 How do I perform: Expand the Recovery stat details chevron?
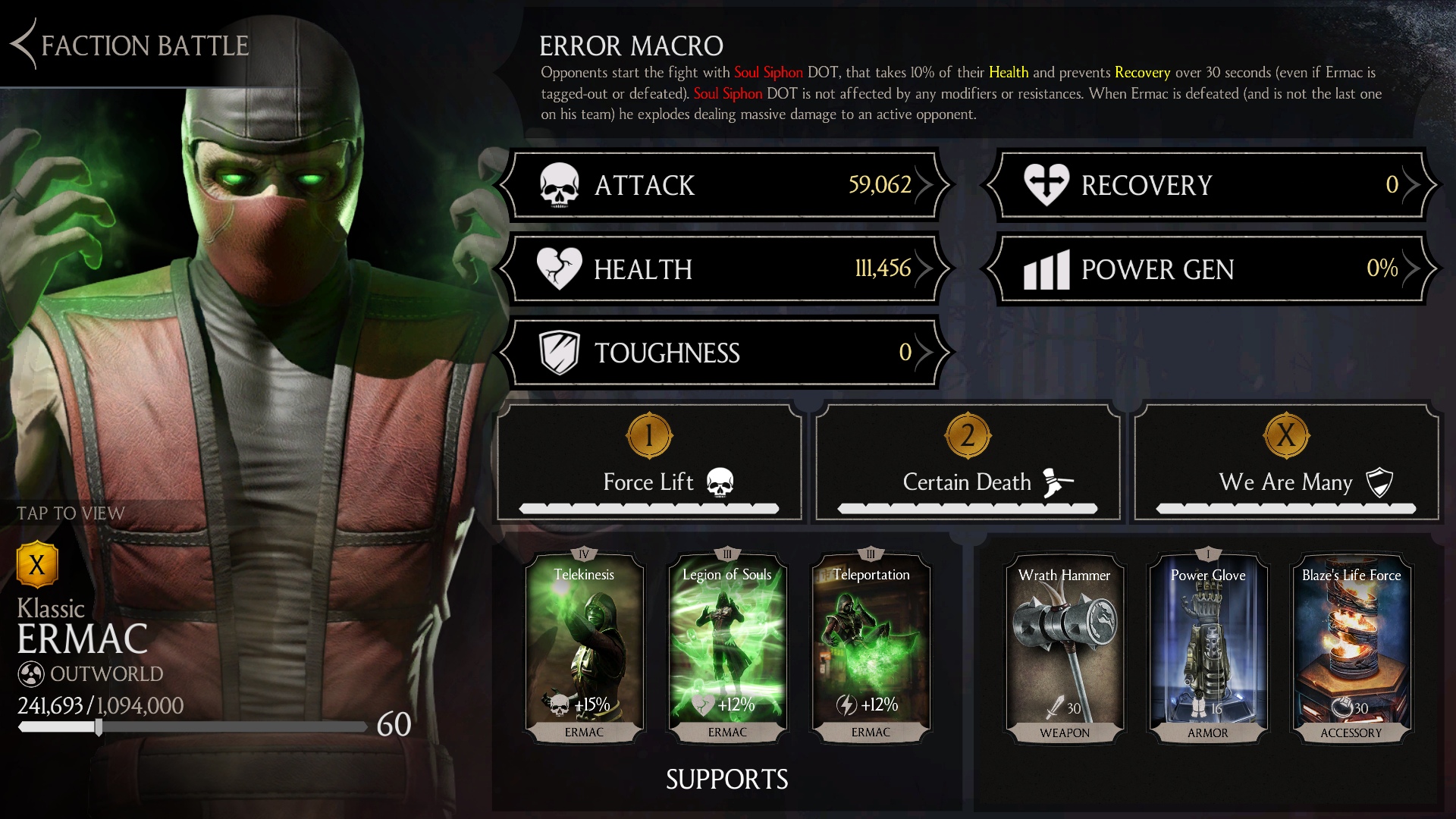pos(1412,185)
